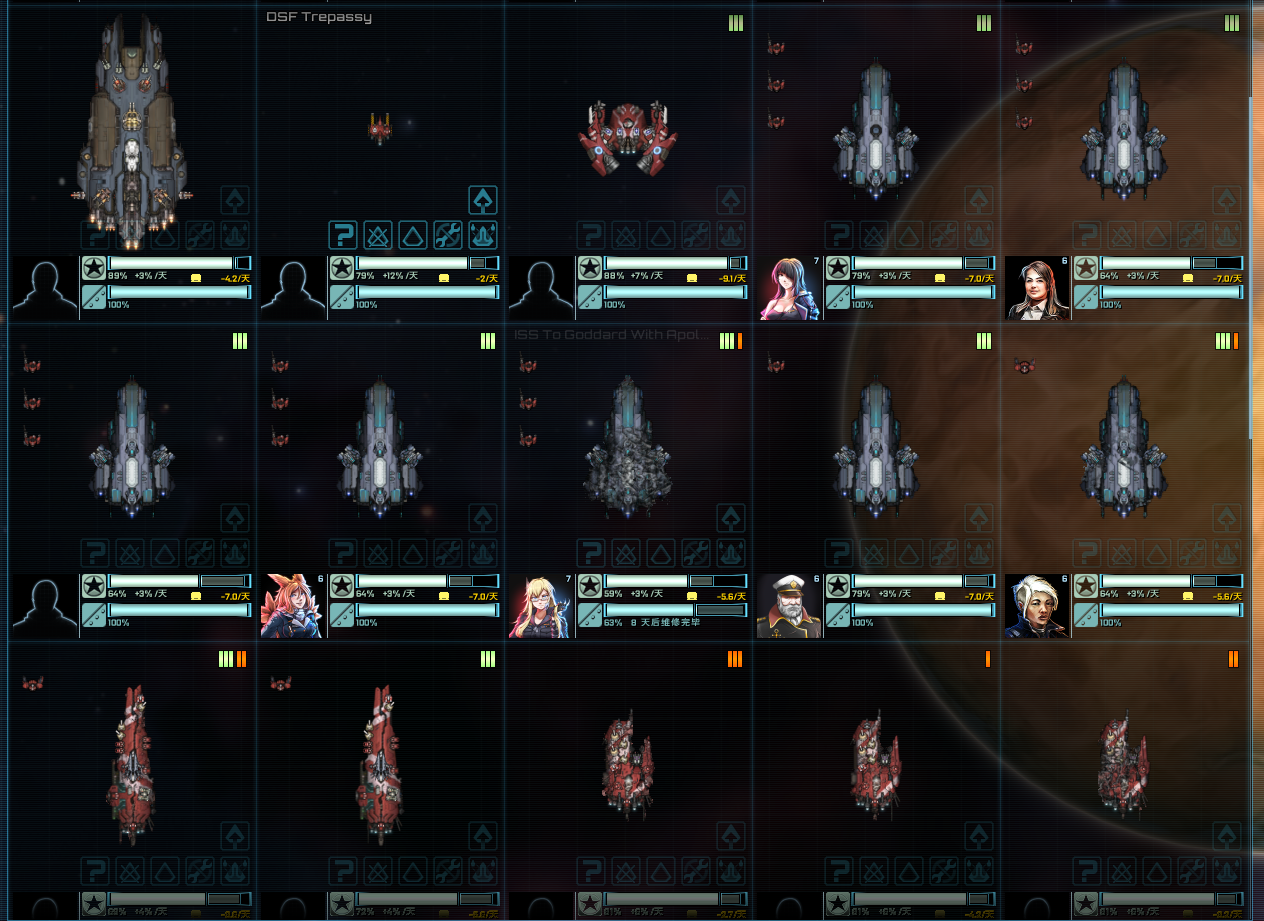Choose the white-haired officer portrait
The height and width of the screenshot is (921, 1264).
(1038, 606)
